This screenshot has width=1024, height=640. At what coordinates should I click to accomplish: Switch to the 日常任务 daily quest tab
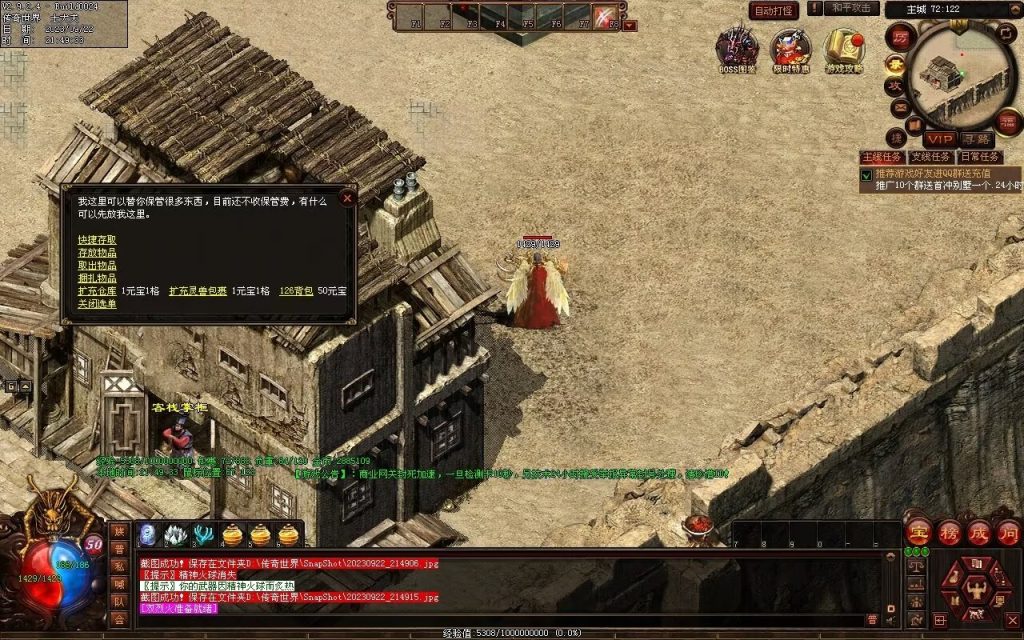980,157
